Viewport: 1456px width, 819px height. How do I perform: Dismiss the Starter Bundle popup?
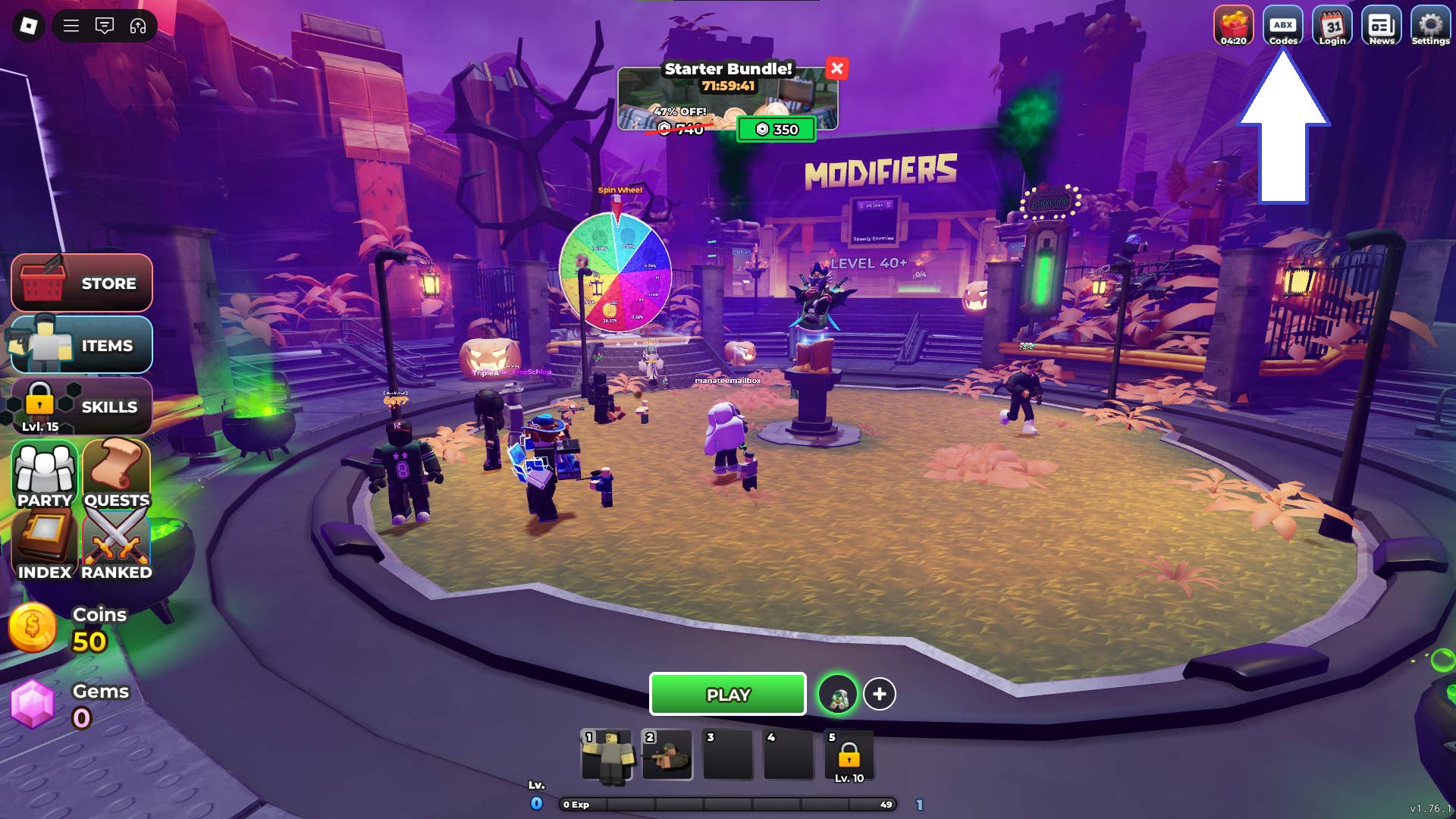836,68
